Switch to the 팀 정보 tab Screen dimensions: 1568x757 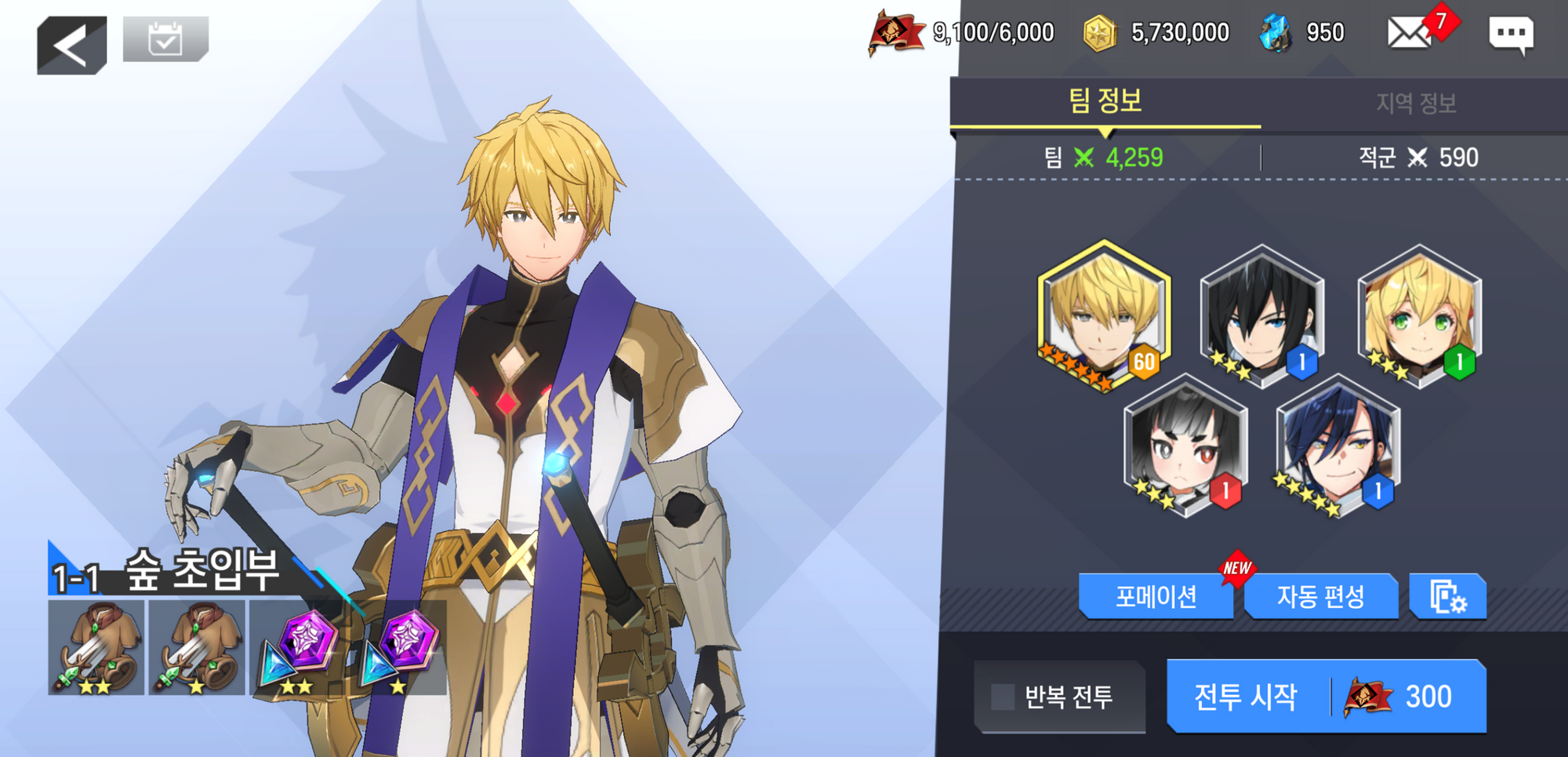pos(1105,102)
